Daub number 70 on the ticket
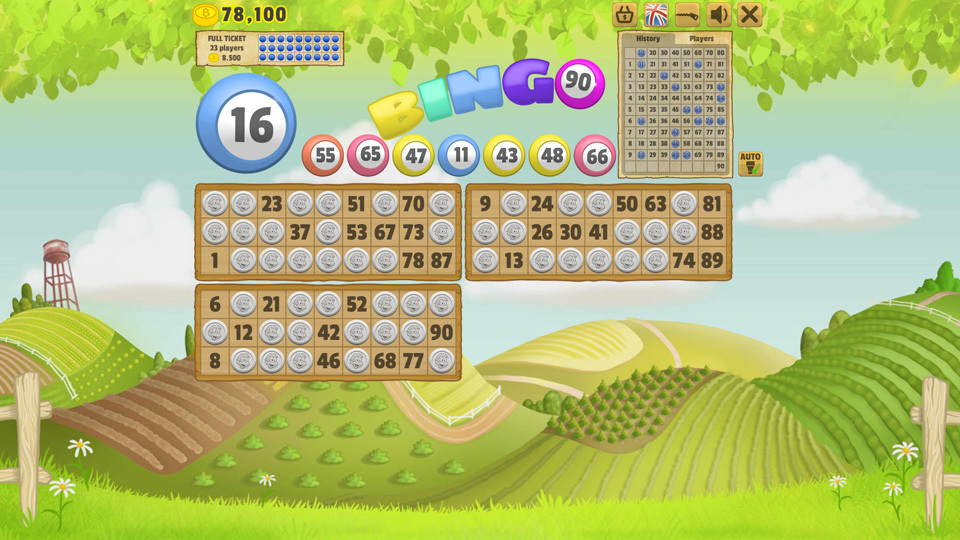This screenshot has width=960, height=540. coord(413,204)
